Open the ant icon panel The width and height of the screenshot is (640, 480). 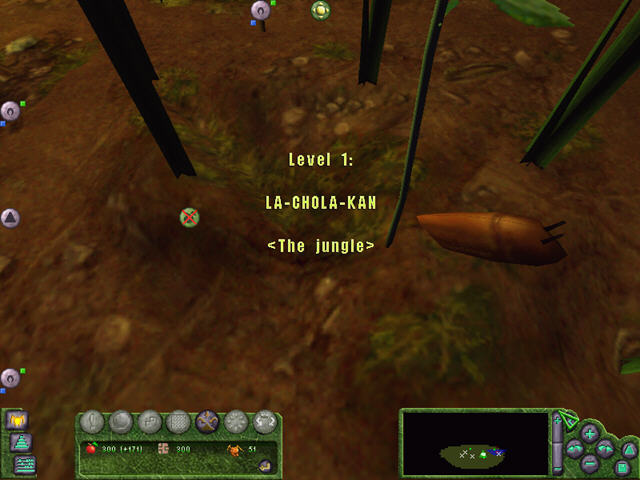tap(17, 420)
